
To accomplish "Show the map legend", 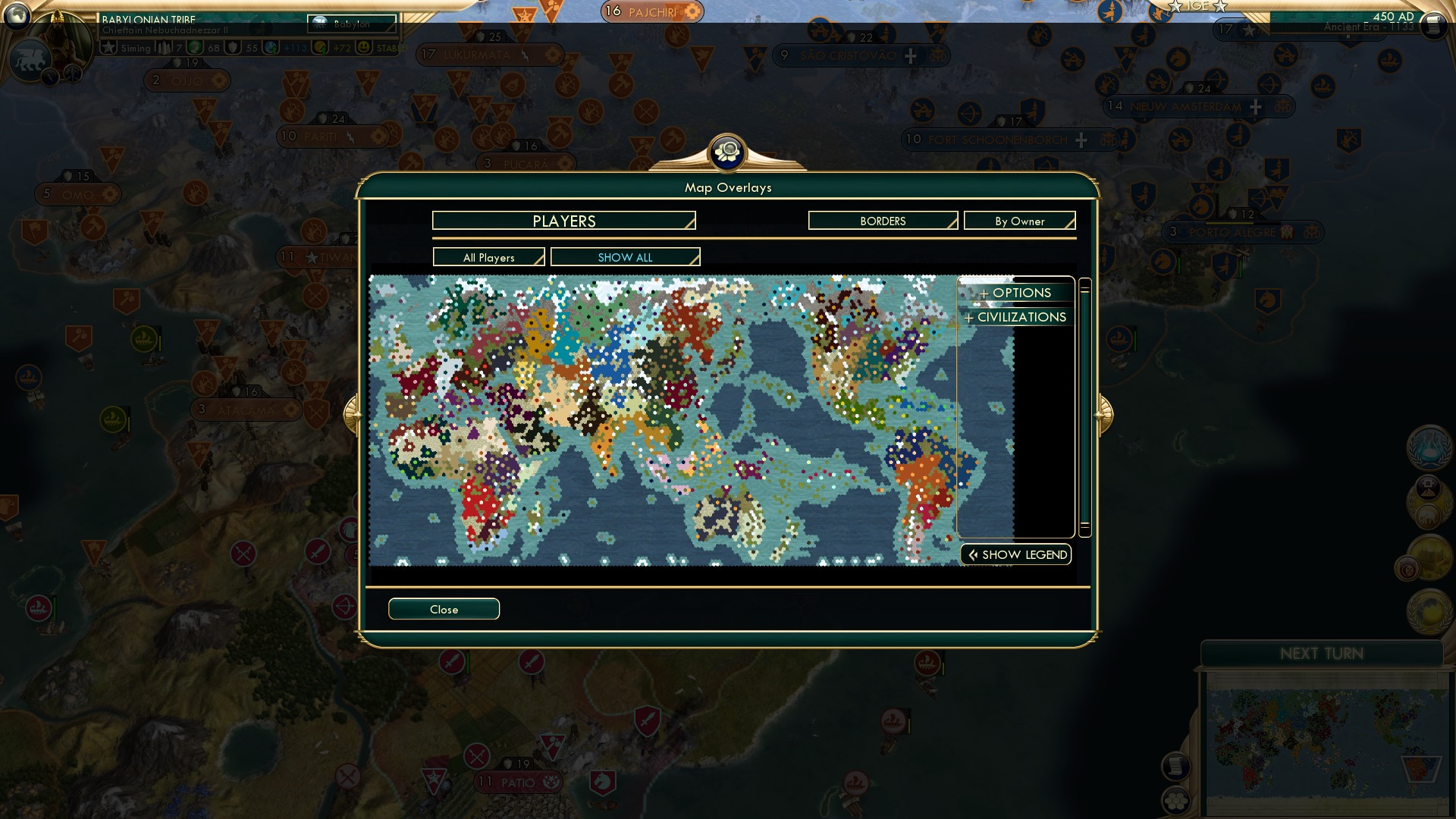I will point(1015,554).
